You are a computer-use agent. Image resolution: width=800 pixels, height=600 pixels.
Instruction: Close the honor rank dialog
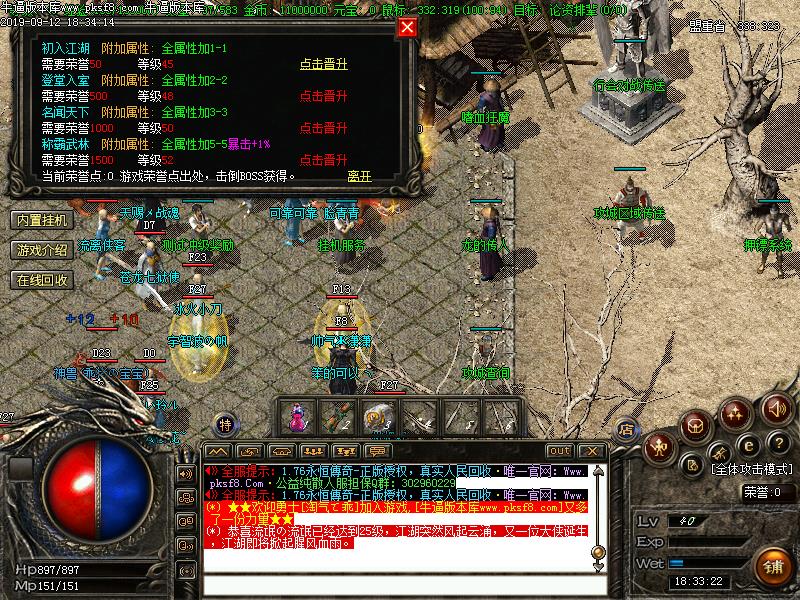[407, 27]
